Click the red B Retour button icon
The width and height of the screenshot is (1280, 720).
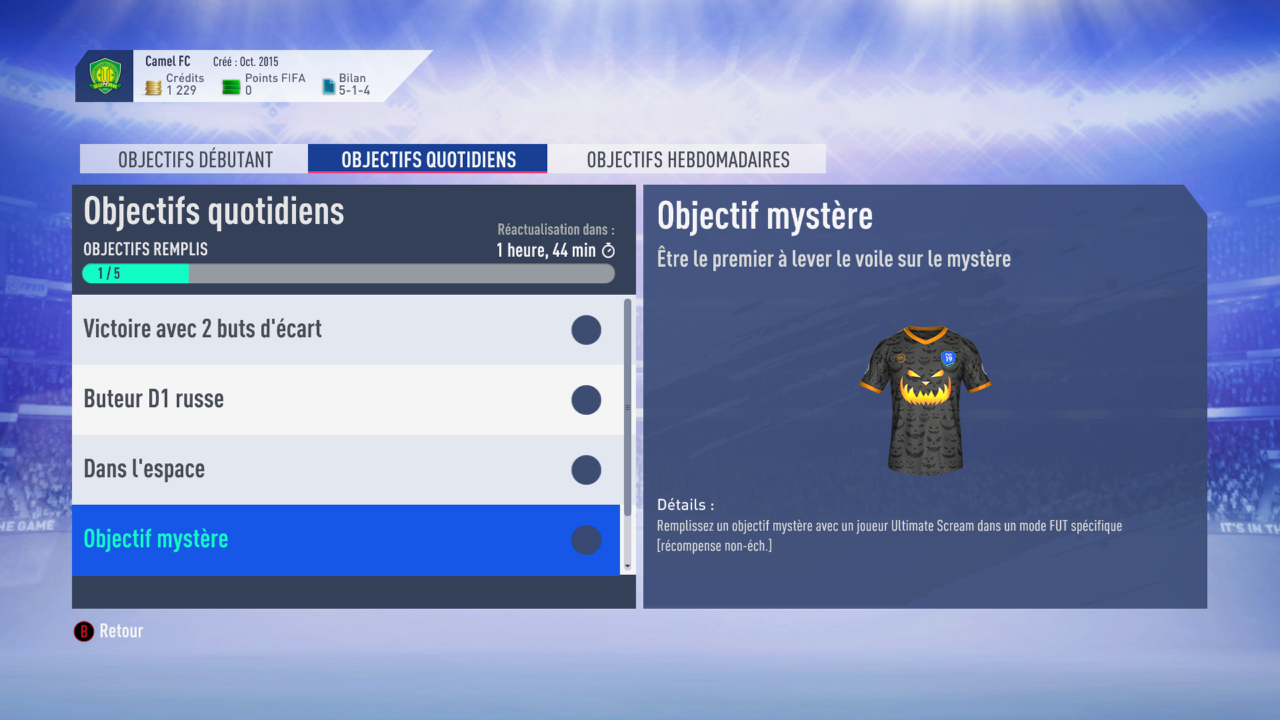coord(83,631)
